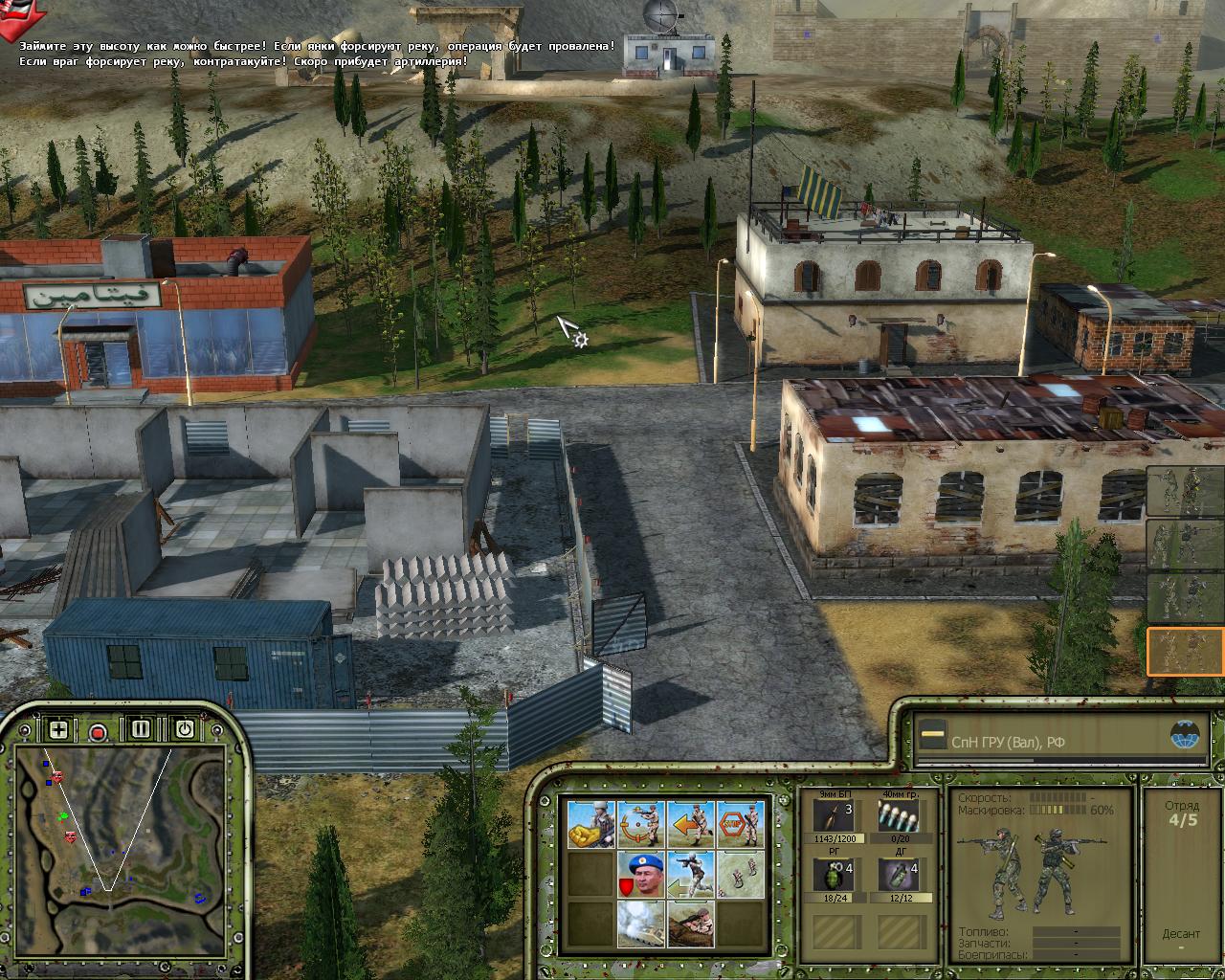
Task: Choose the orange arrow move command
Action: coord(690,824)
